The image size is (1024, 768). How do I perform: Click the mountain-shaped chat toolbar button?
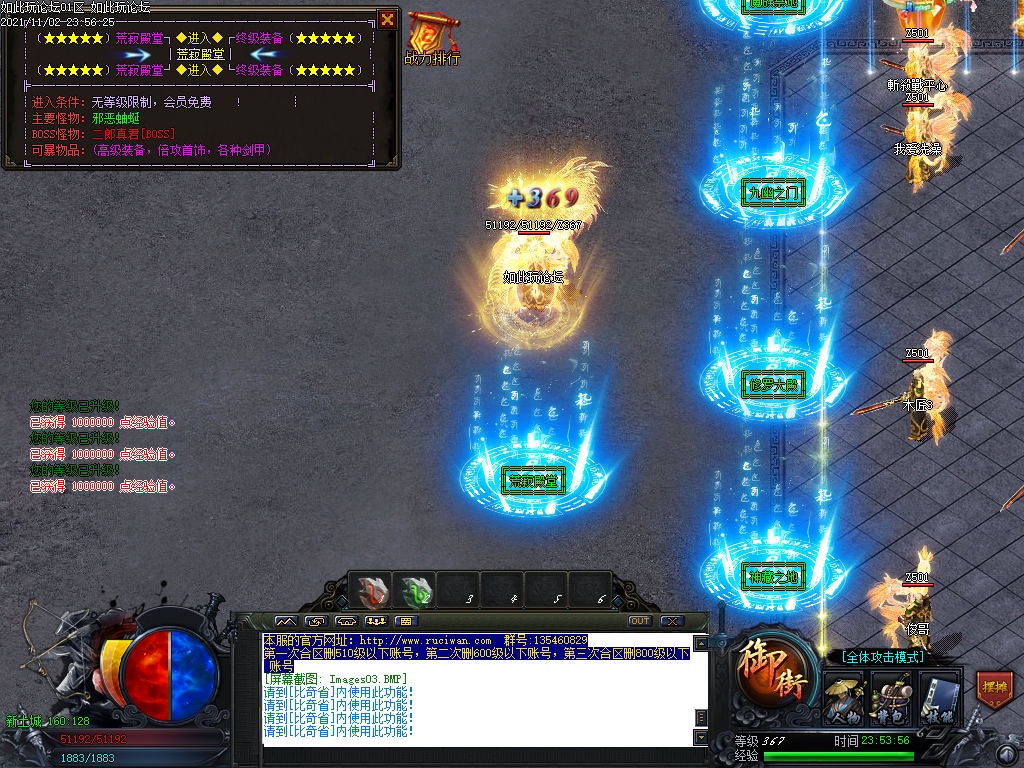(286, 621)
